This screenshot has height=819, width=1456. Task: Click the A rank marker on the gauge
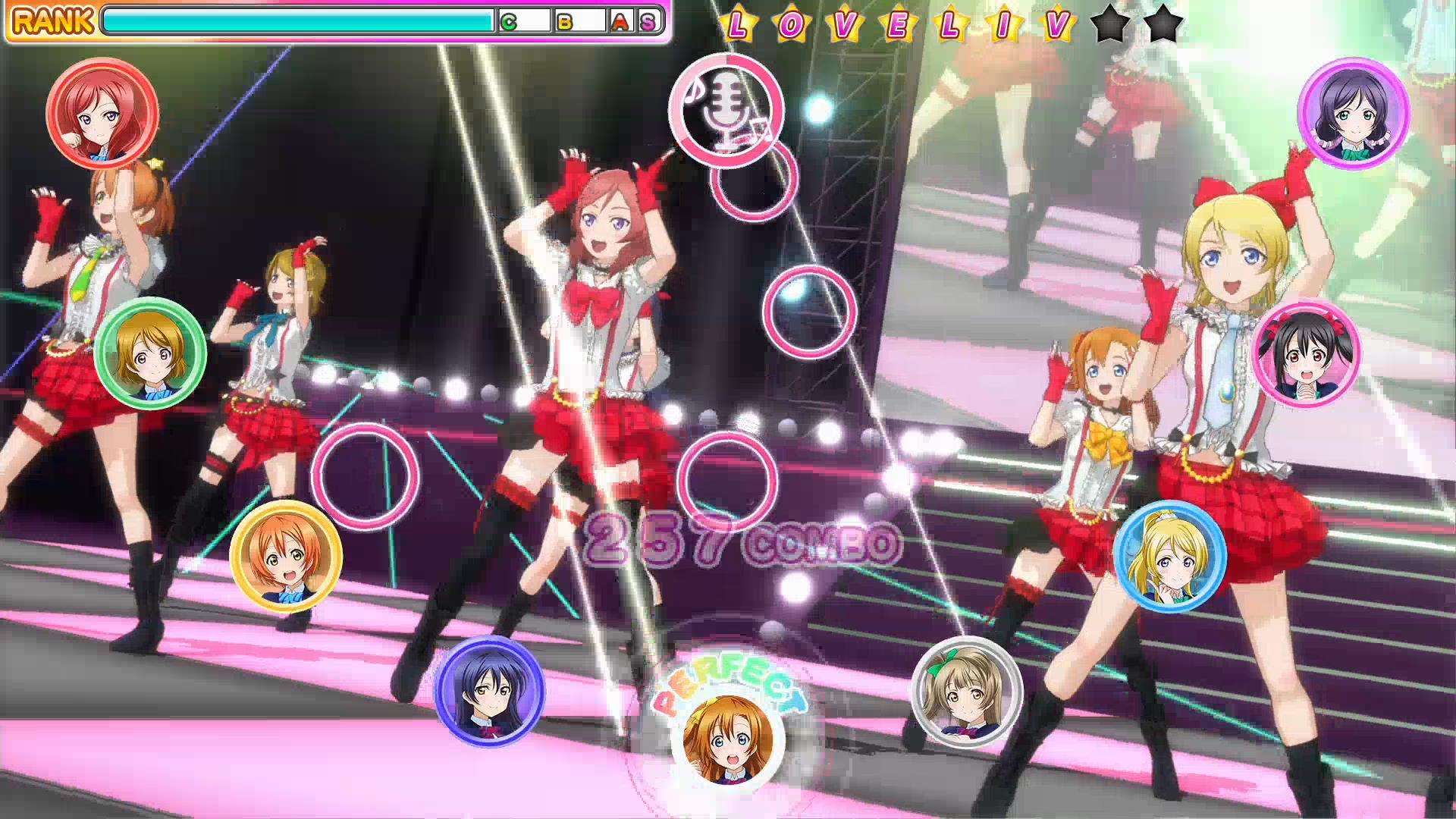pos(622,23)
